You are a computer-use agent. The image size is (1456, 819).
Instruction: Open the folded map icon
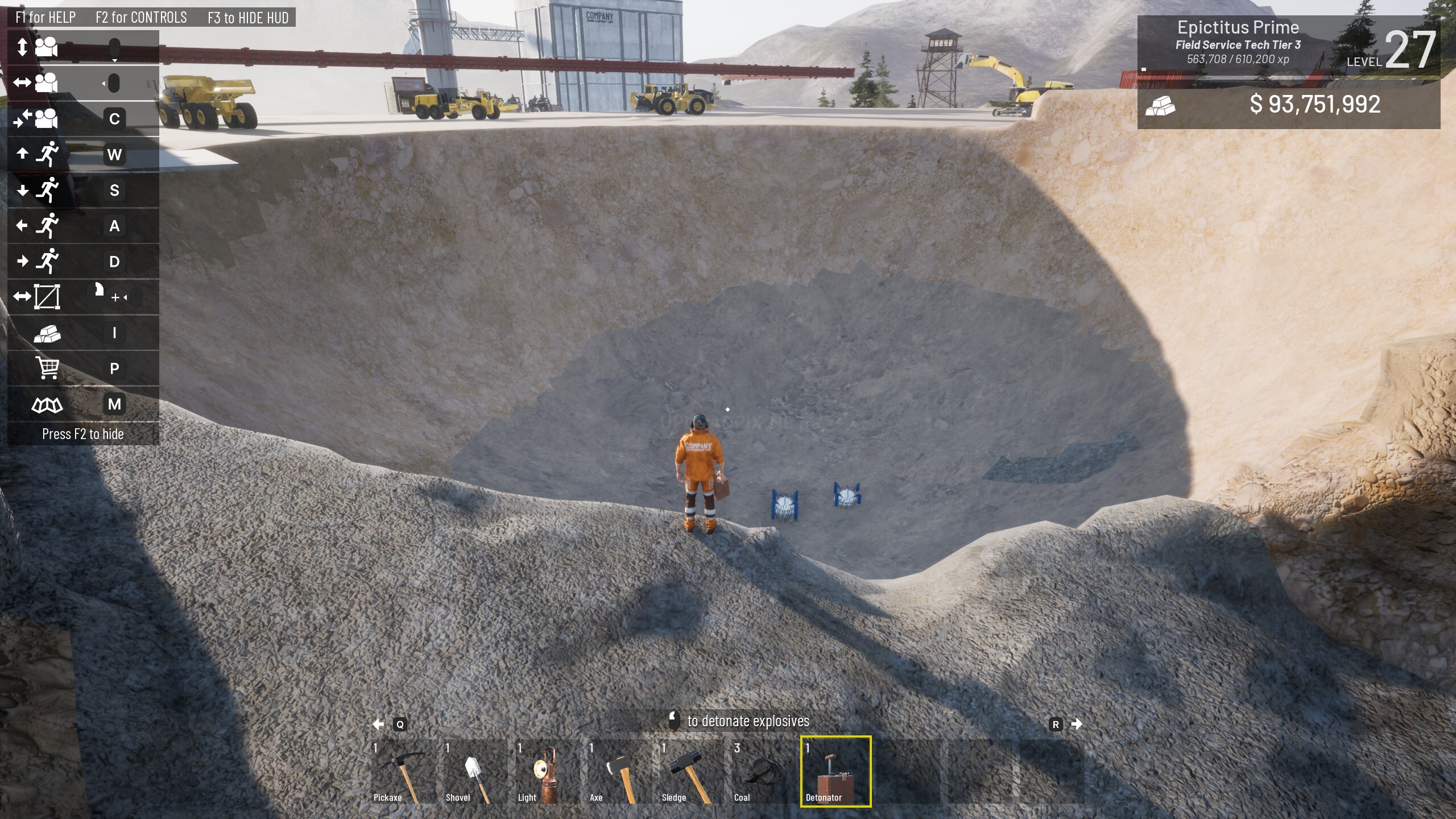[47, 404]
